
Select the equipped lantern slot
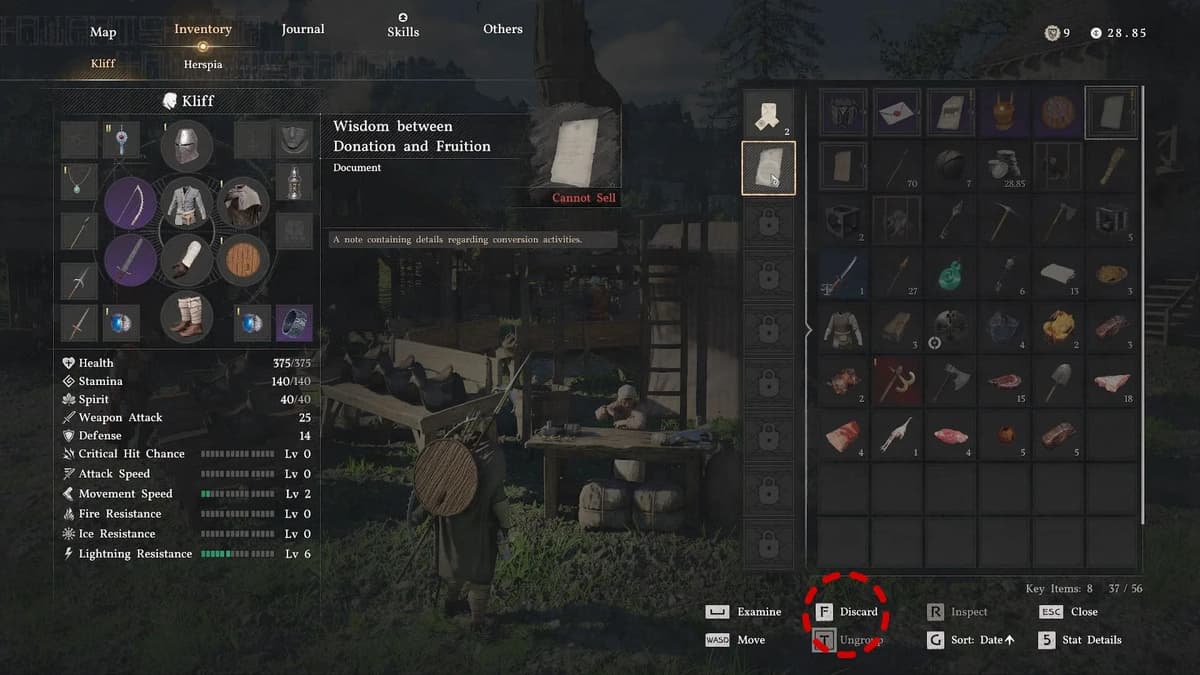tap(294, 182)
